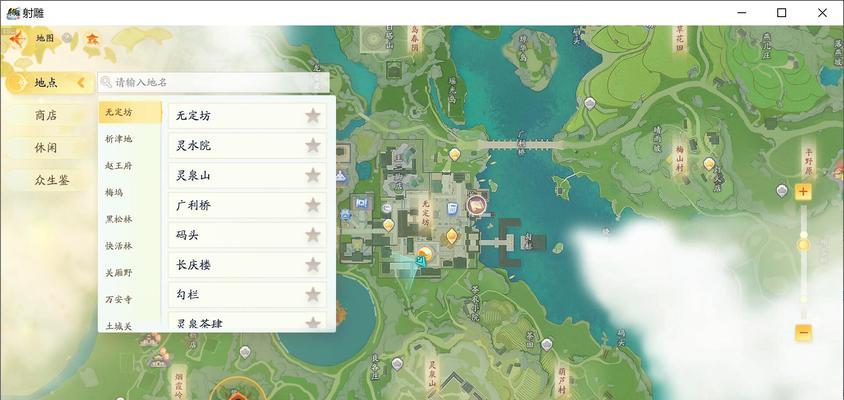844x400 pixels.
Task: Go back using the orange arrow button
Action: (15, 38)
